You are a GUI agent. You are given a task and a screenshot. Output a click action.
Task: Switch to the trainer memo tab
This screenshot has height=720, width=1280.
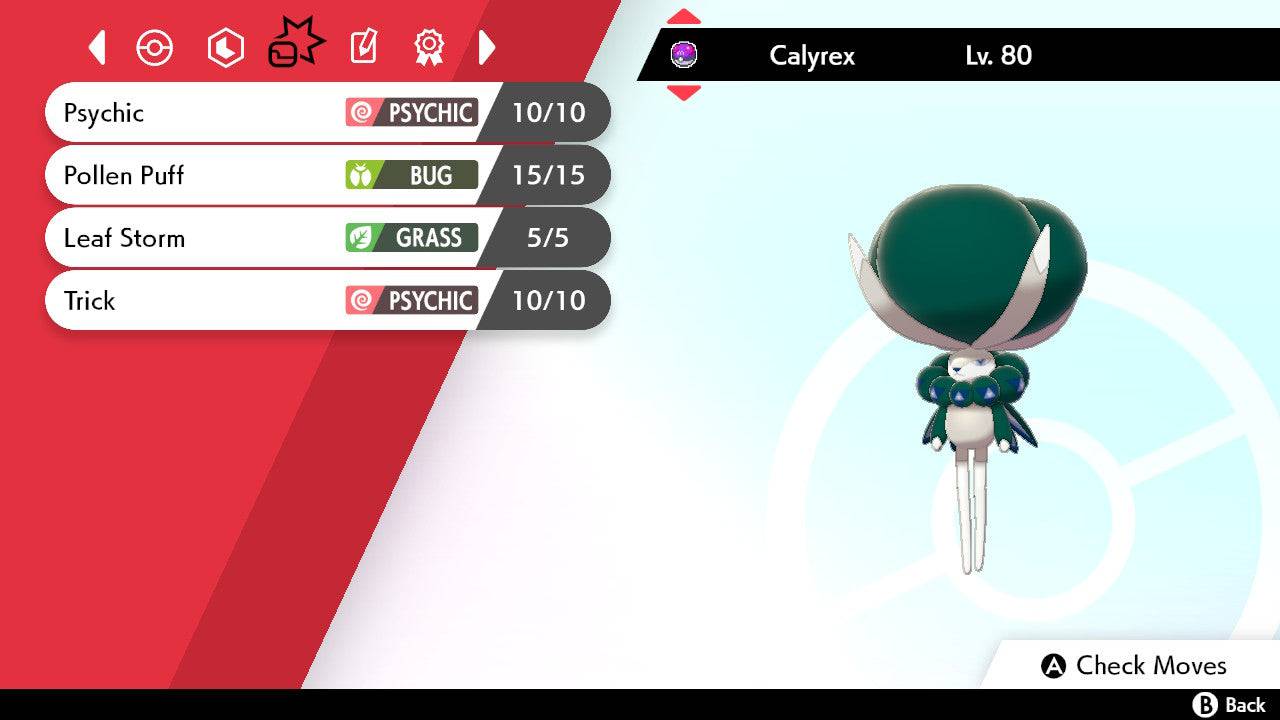pyautogui.click(x=362, y=48)
